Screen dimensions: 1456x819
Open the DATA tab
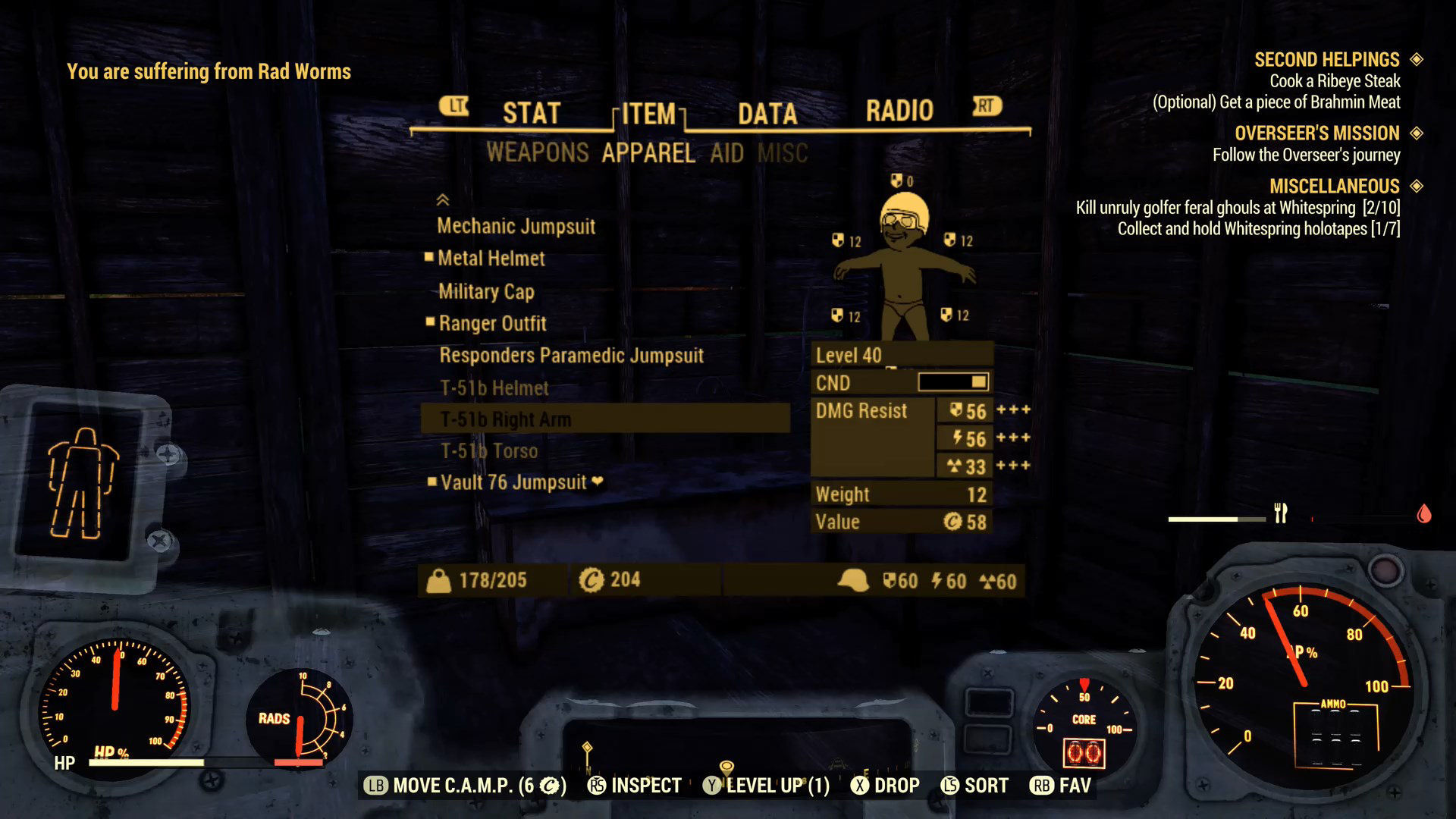click(767, 114)
